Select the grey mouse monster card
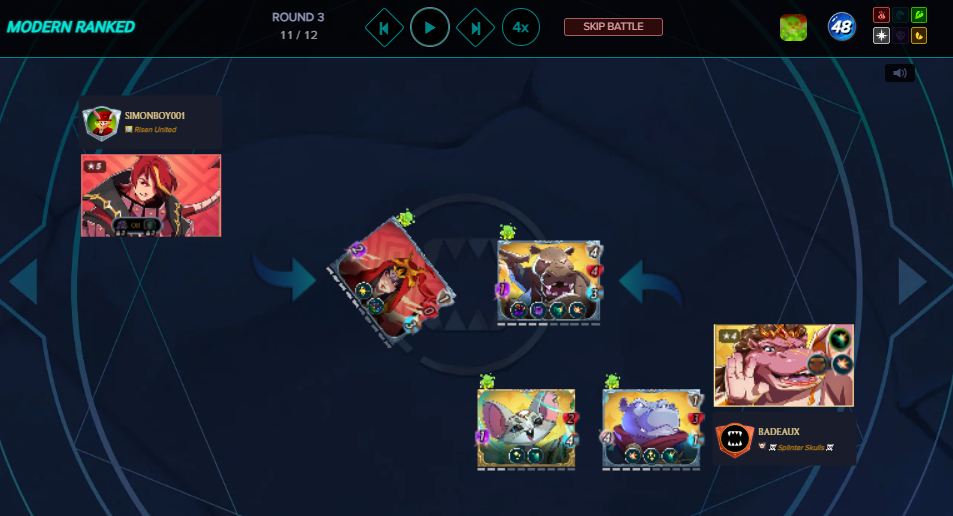 527,428
